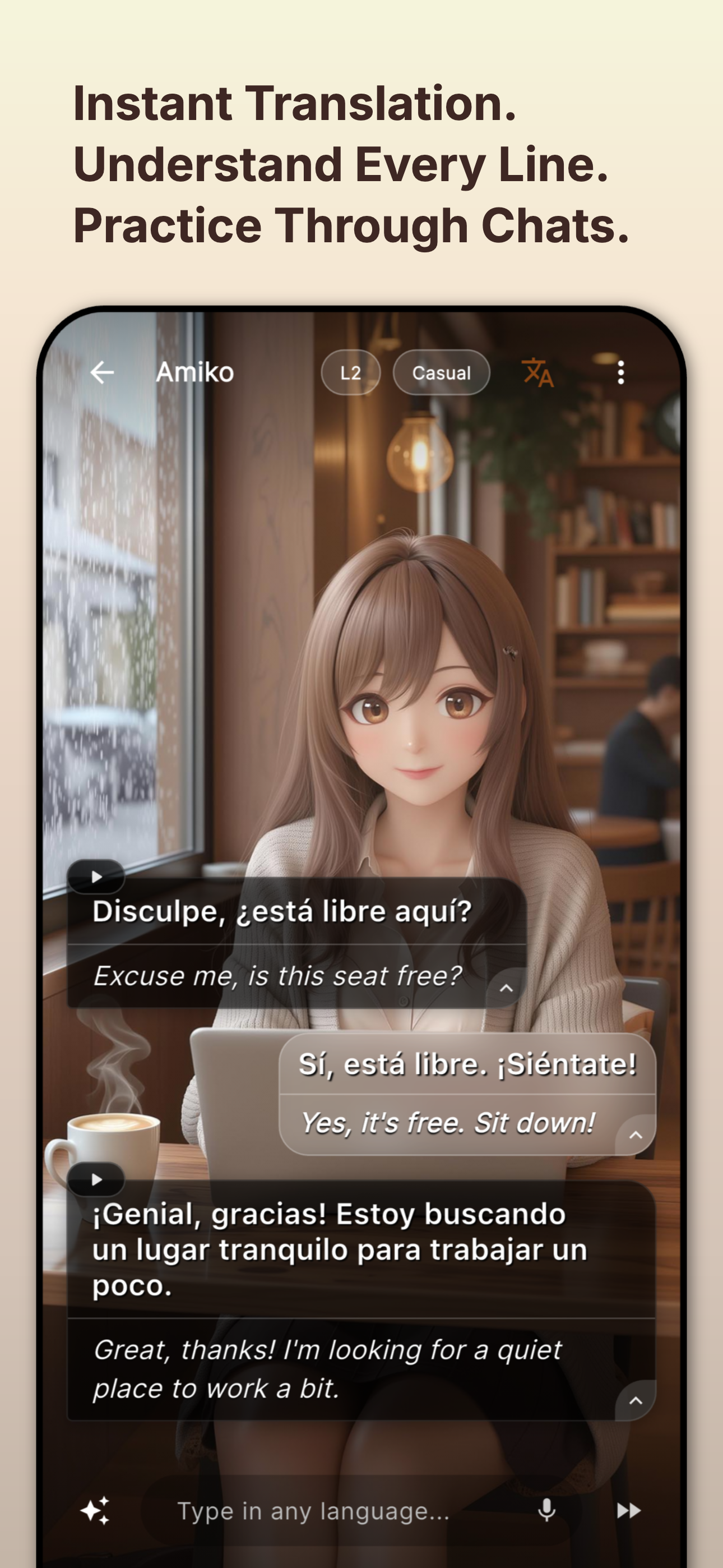Tap the back arrow to exit chat
Viewport: 723px width, 1568px height.
(x=102, y=373)
